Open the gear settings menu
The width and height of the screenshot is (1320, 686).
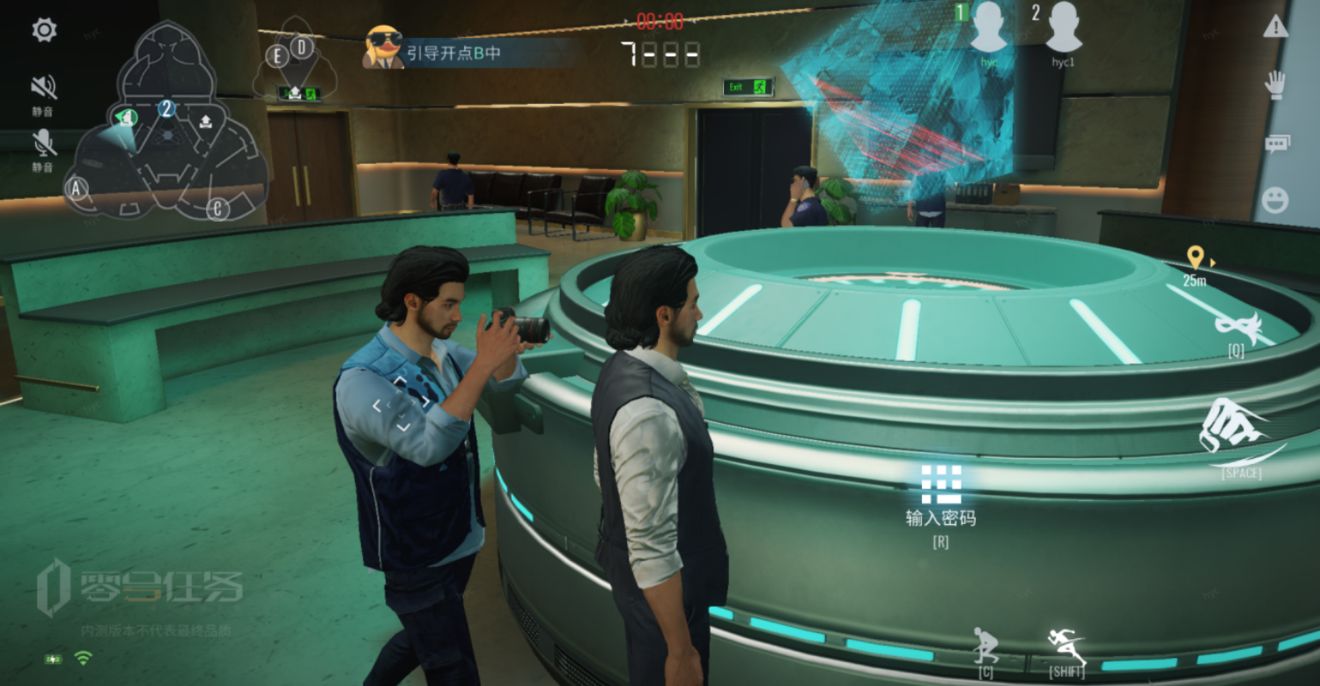44,30
